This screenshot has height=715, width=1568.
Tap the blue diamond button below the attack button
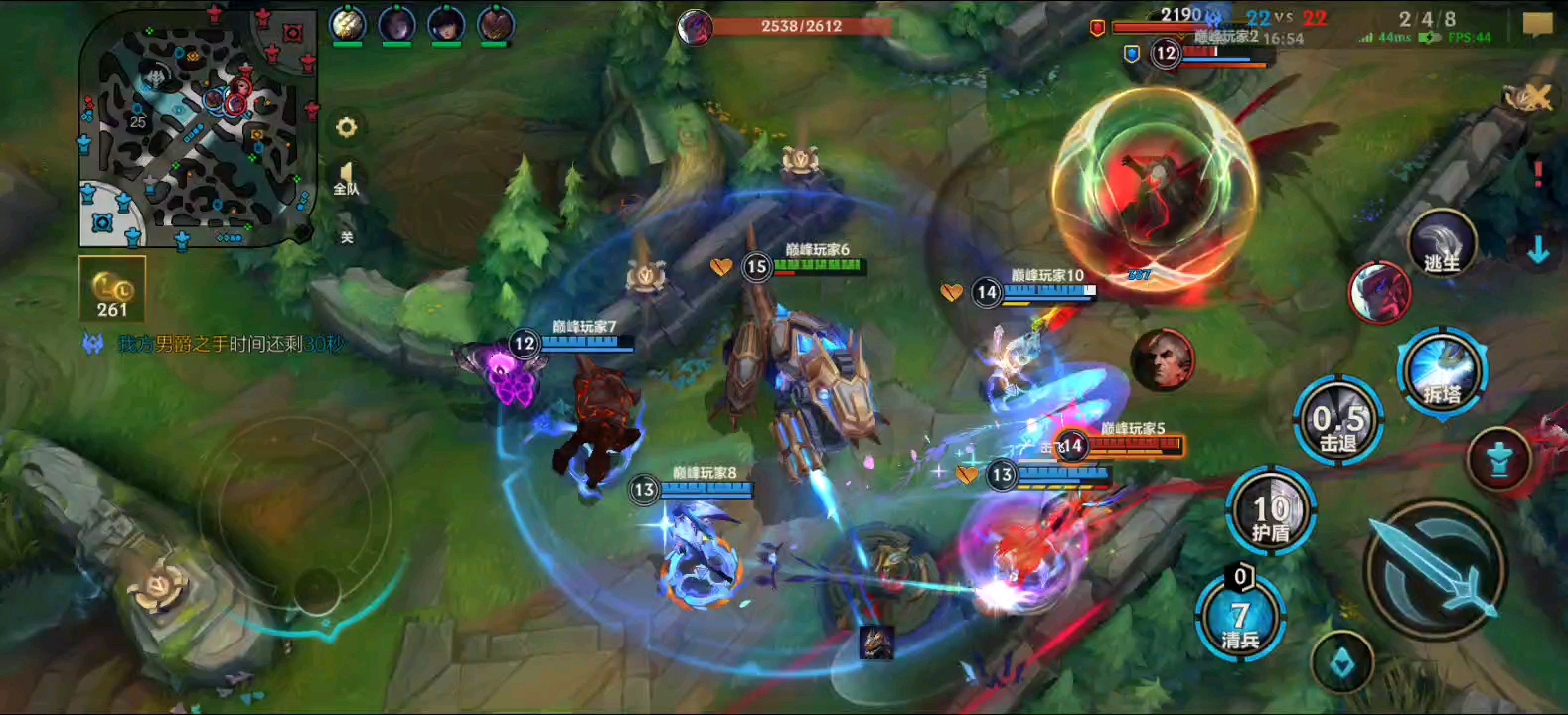(x=1341, y=663)
